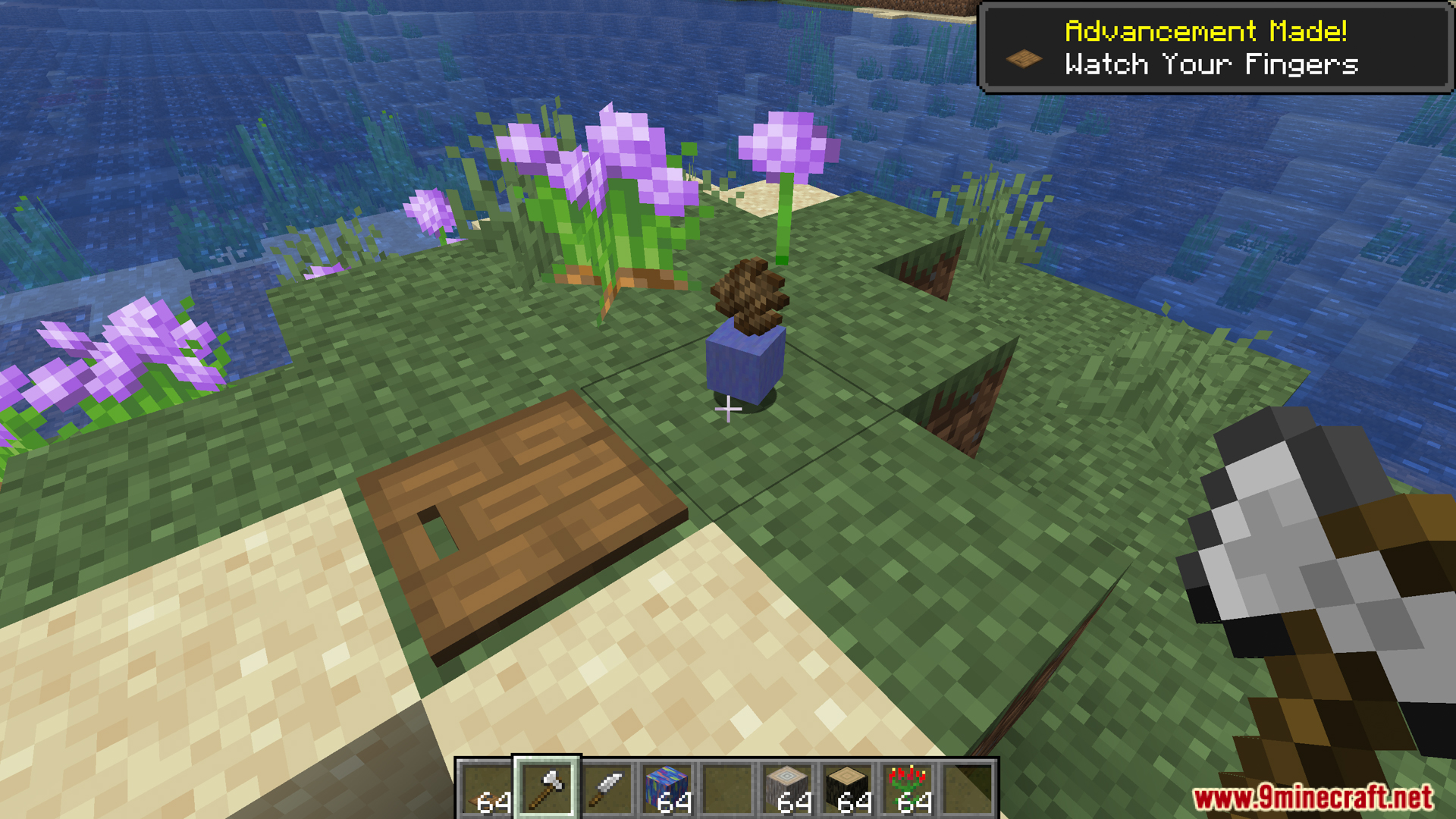Image resolution: width=1456 pixels, height=819 pixels.
Task: Select the rainbow-colored block stack
Action: (667, 789)
